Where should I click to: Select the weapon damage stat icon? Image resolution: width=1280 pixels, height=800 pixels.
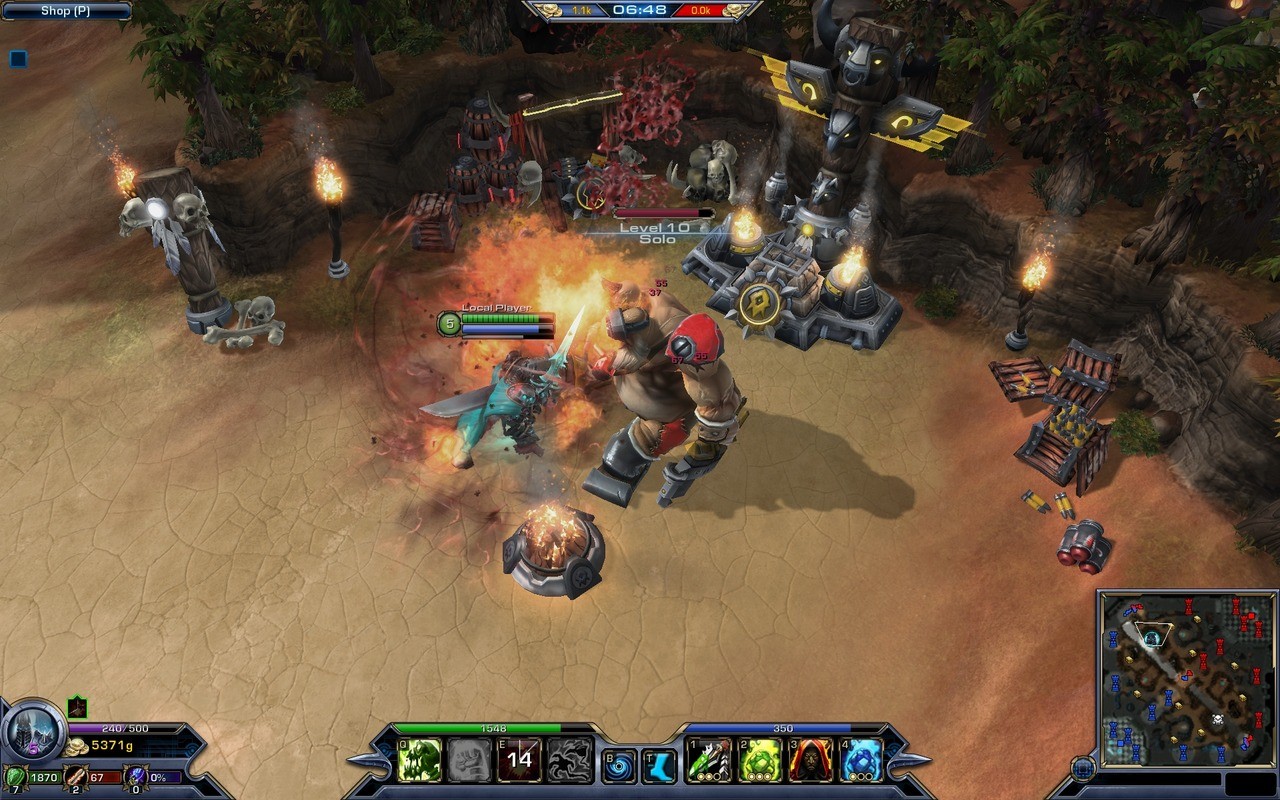point(75,776)
